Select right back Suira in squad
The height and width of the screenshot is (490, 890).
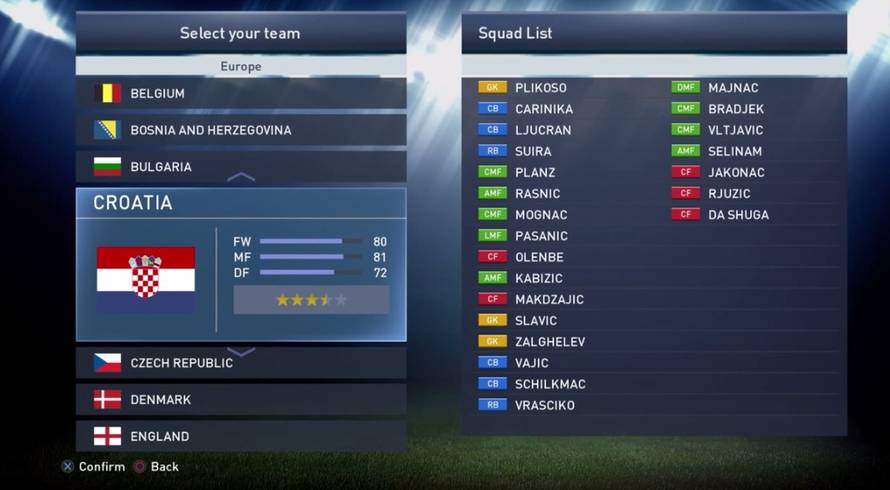532,151
